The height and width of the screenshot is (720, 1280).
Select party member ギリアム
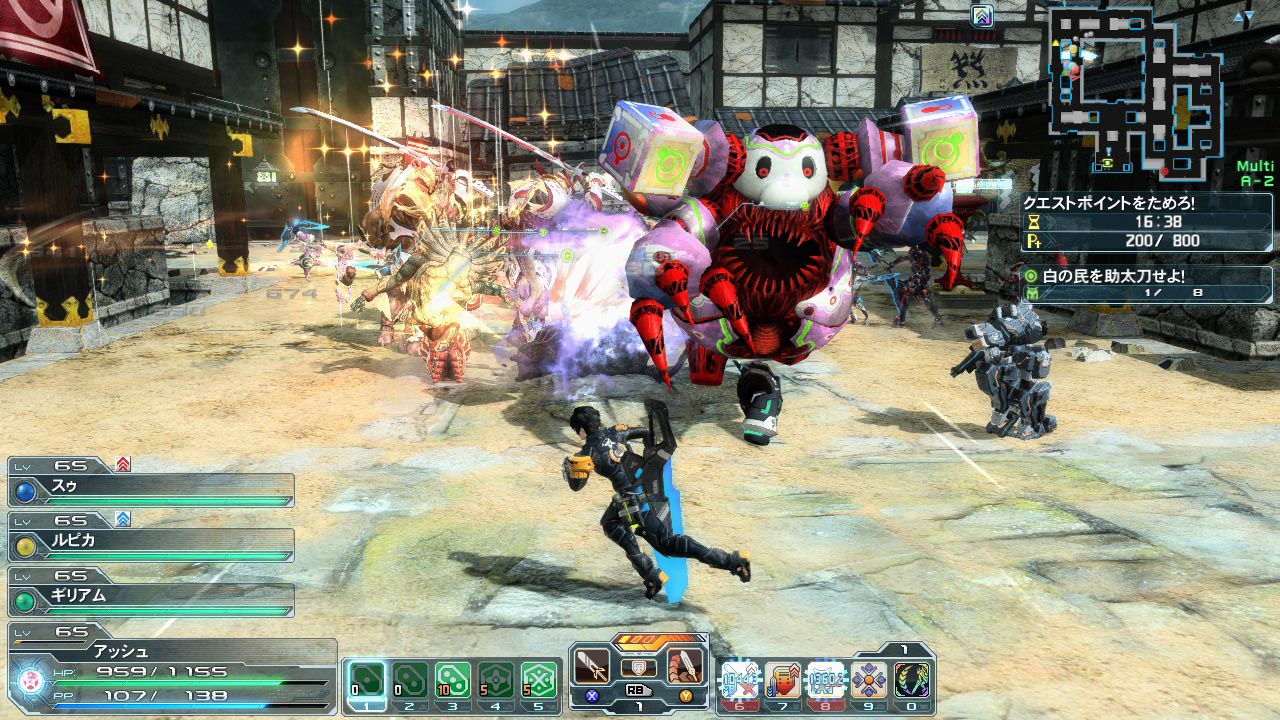coord(150,600)
